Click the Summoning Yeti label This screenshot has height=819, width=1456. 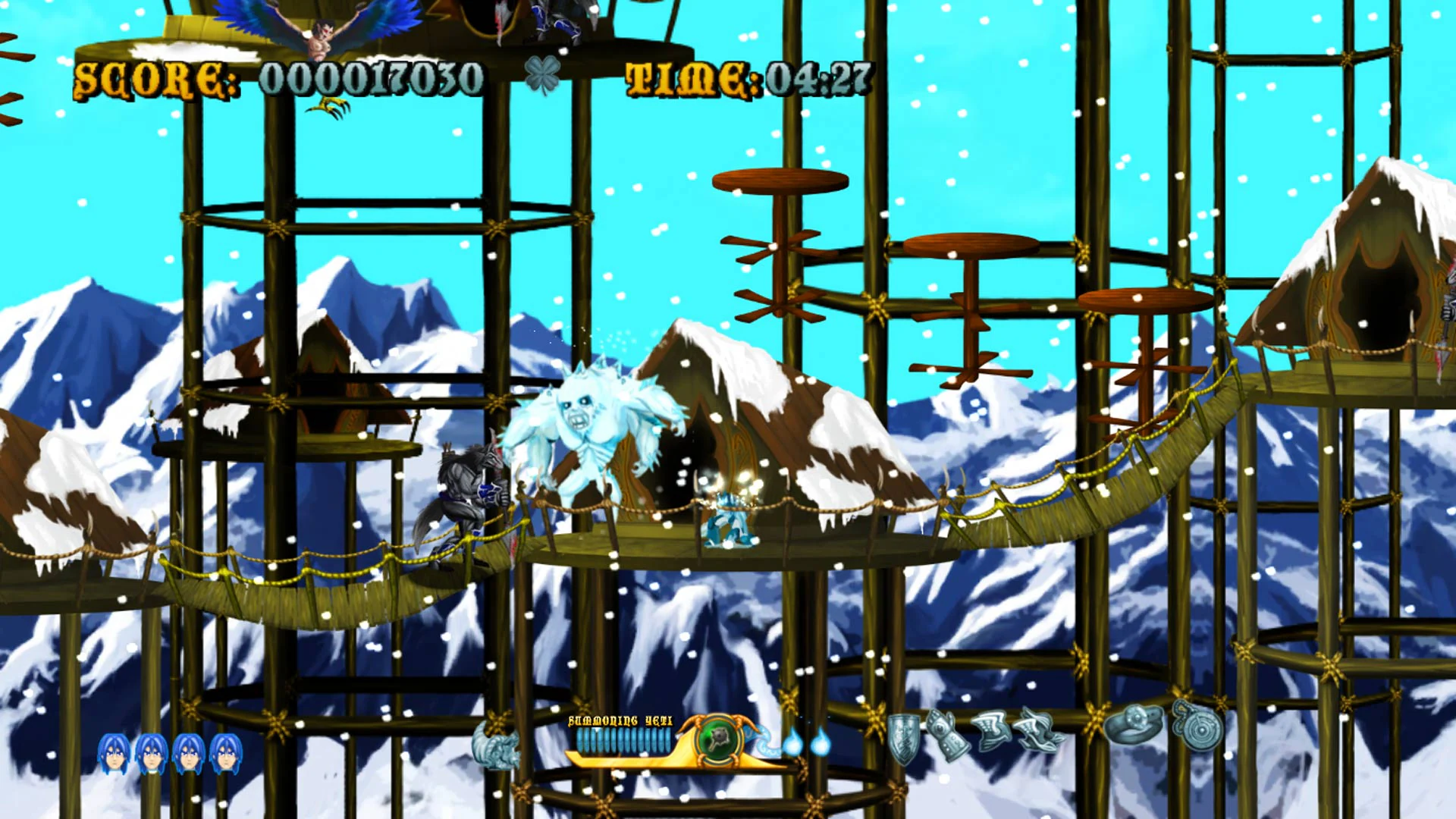pos(620,721)
